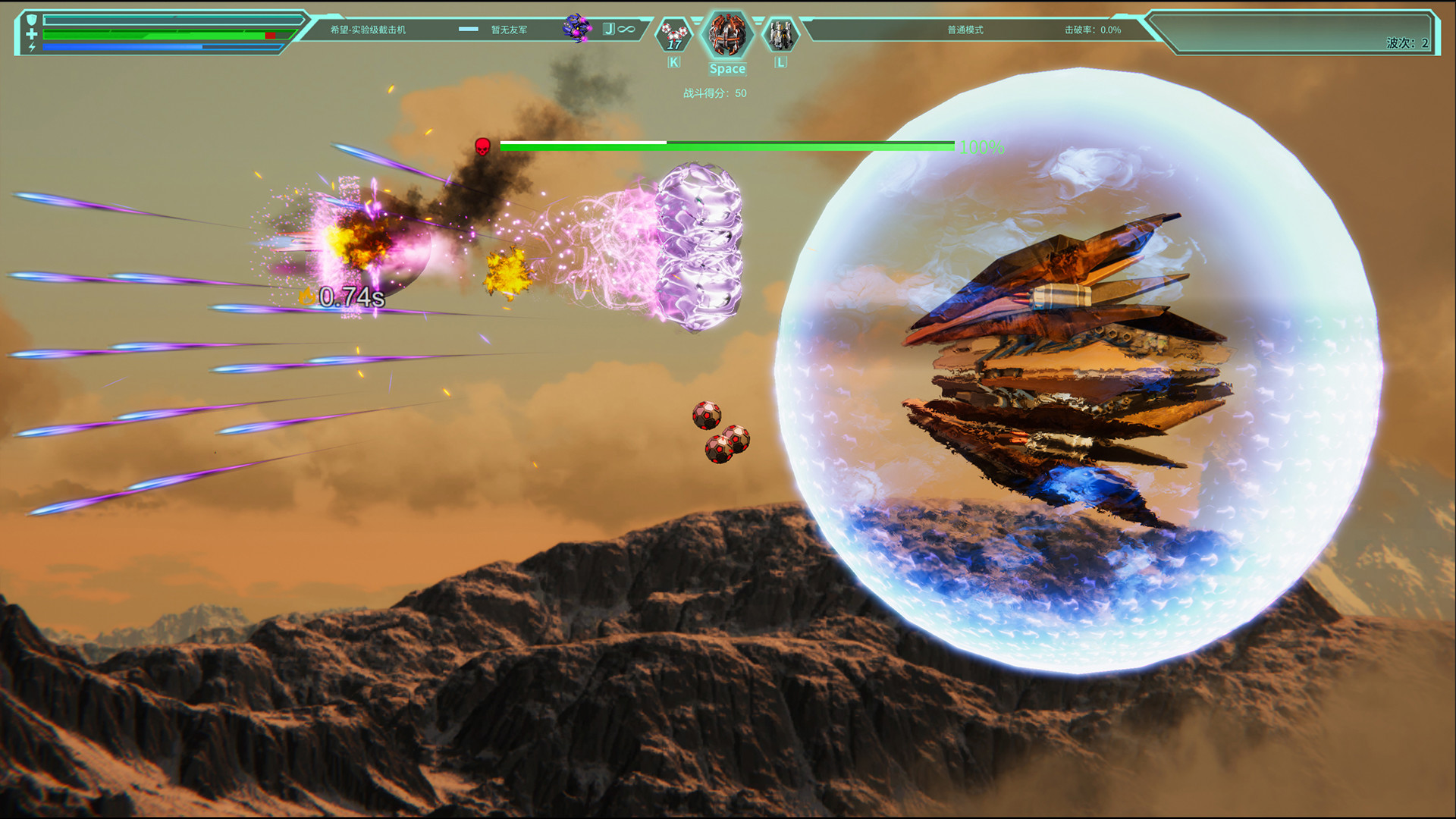Screen dimensions: 1456x819
Task: Click the infinity symbol beside the J key
Action: pos(625,28)
